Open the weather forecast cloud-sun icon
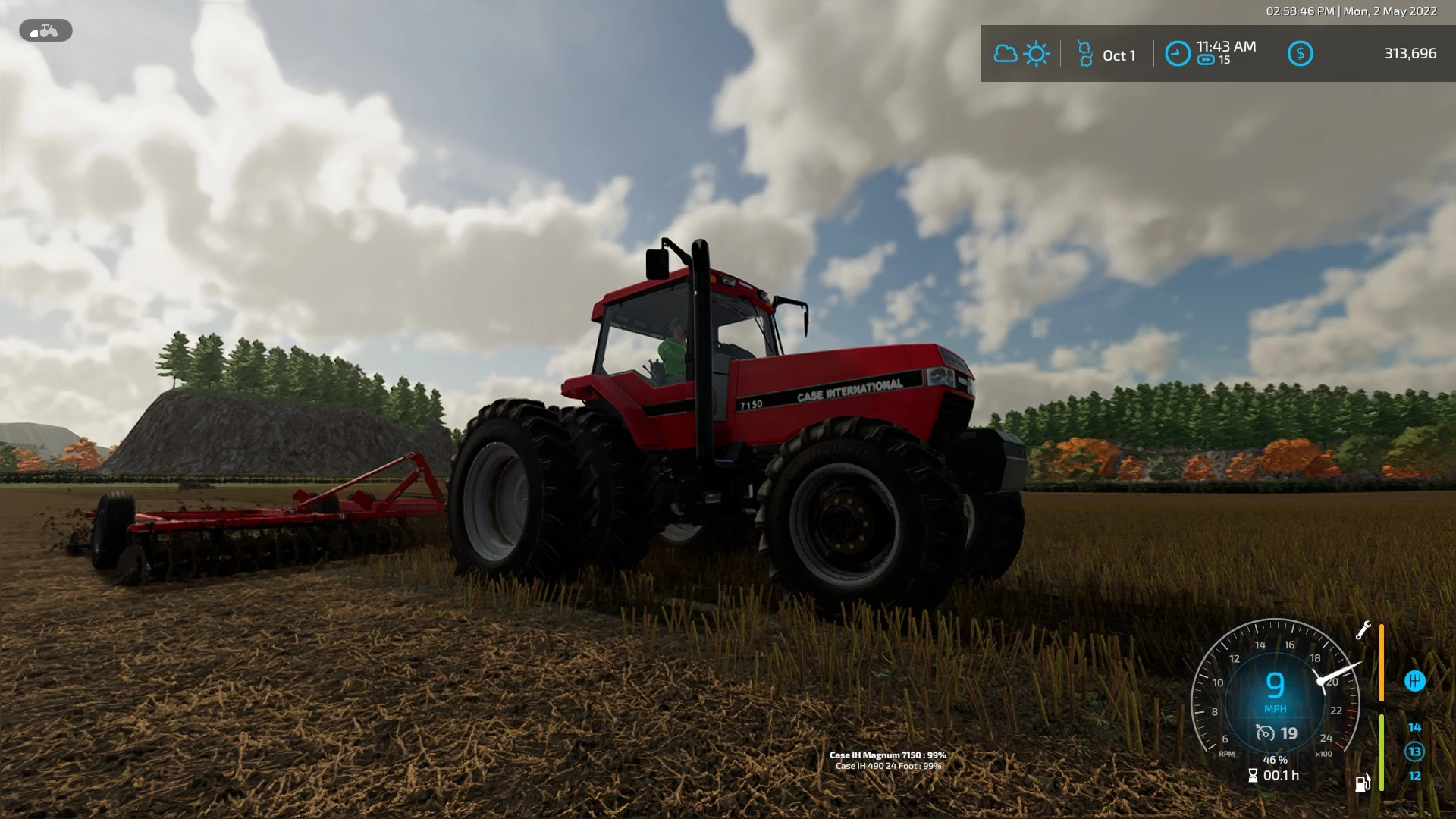This screenshot has width=1456, height=819. click(1021, 55)
